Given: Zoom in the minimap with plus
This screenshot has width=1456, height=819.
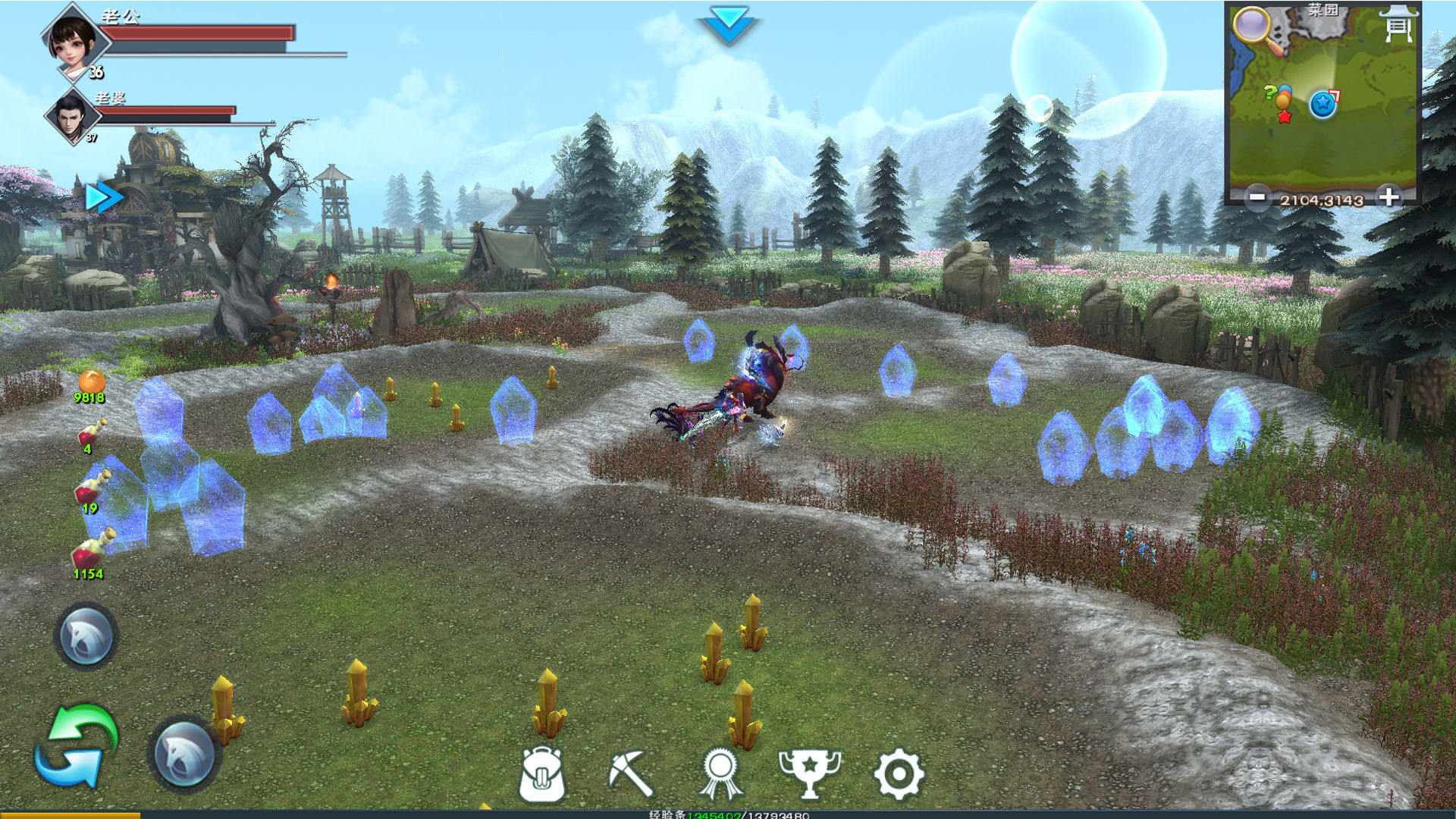Looking at the screenshot, I should tap(1389, 197).
